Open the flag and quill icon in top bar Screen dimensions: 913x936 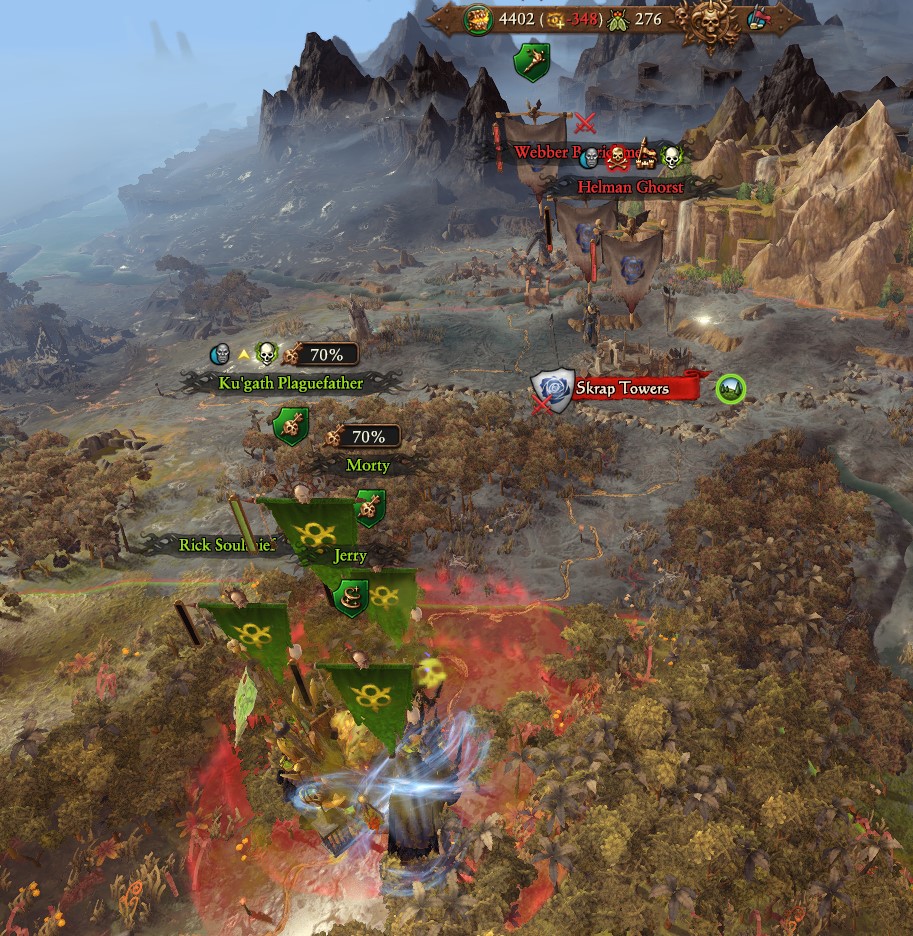point(759,18)
